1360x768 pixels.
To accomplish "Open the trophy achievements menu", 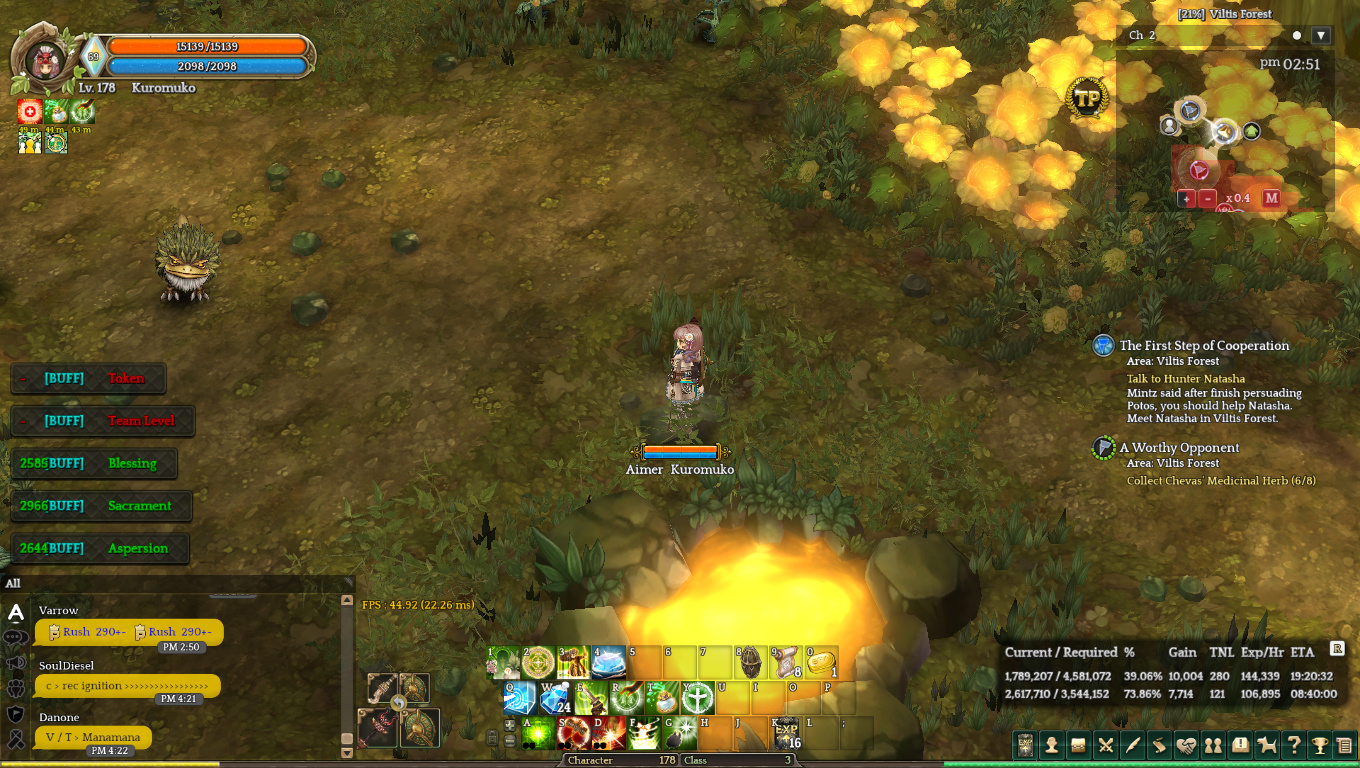I will 1320,745.
